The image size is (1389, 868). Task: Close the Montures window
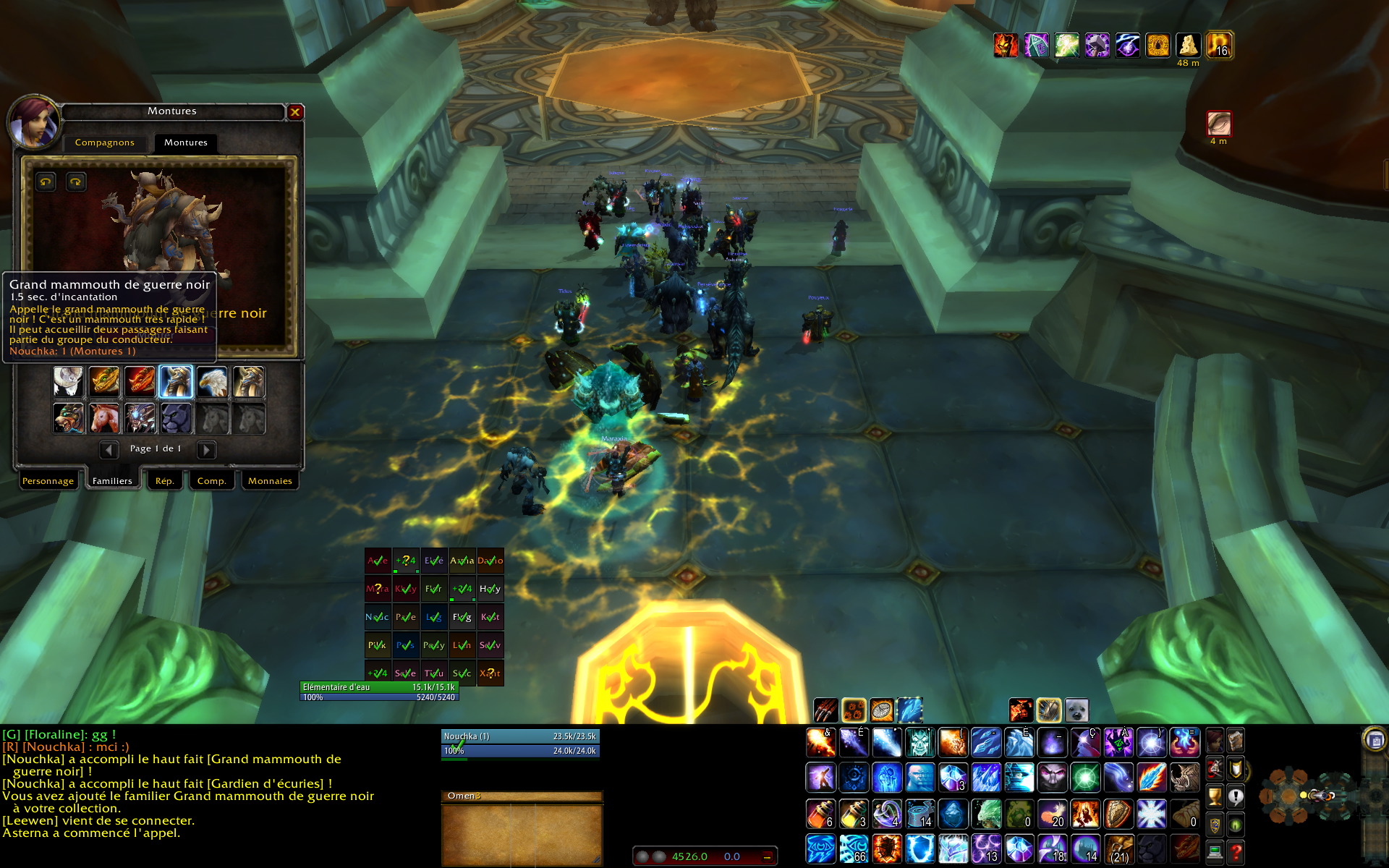294,112
